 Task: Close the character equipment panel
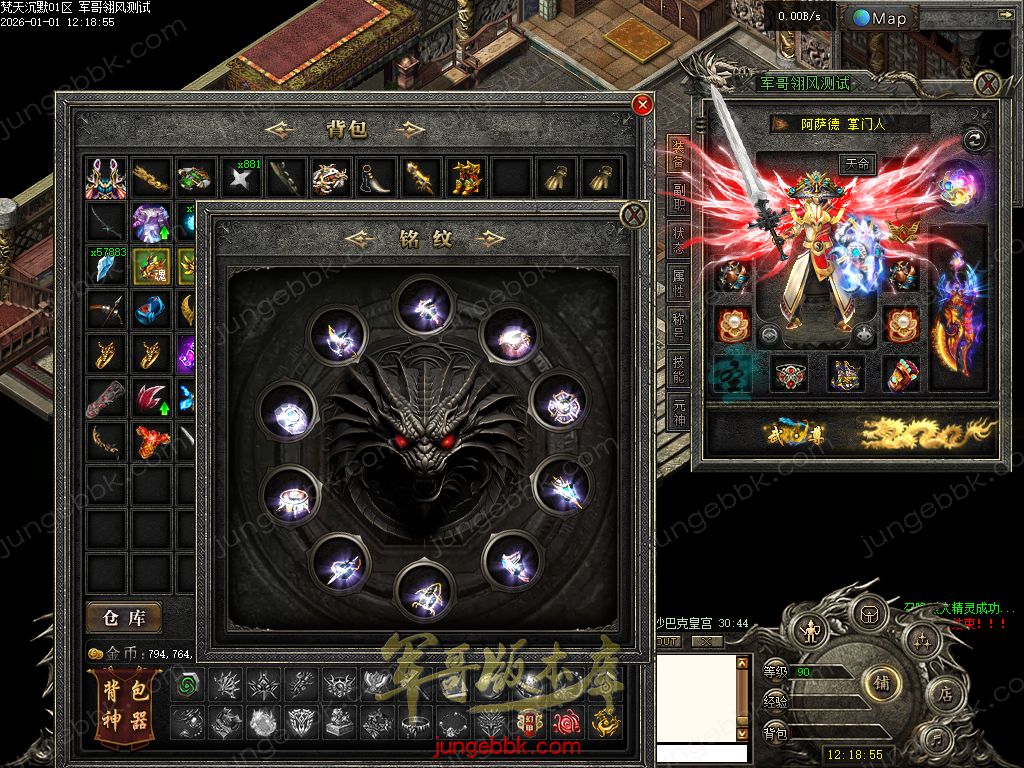point(988,83)
